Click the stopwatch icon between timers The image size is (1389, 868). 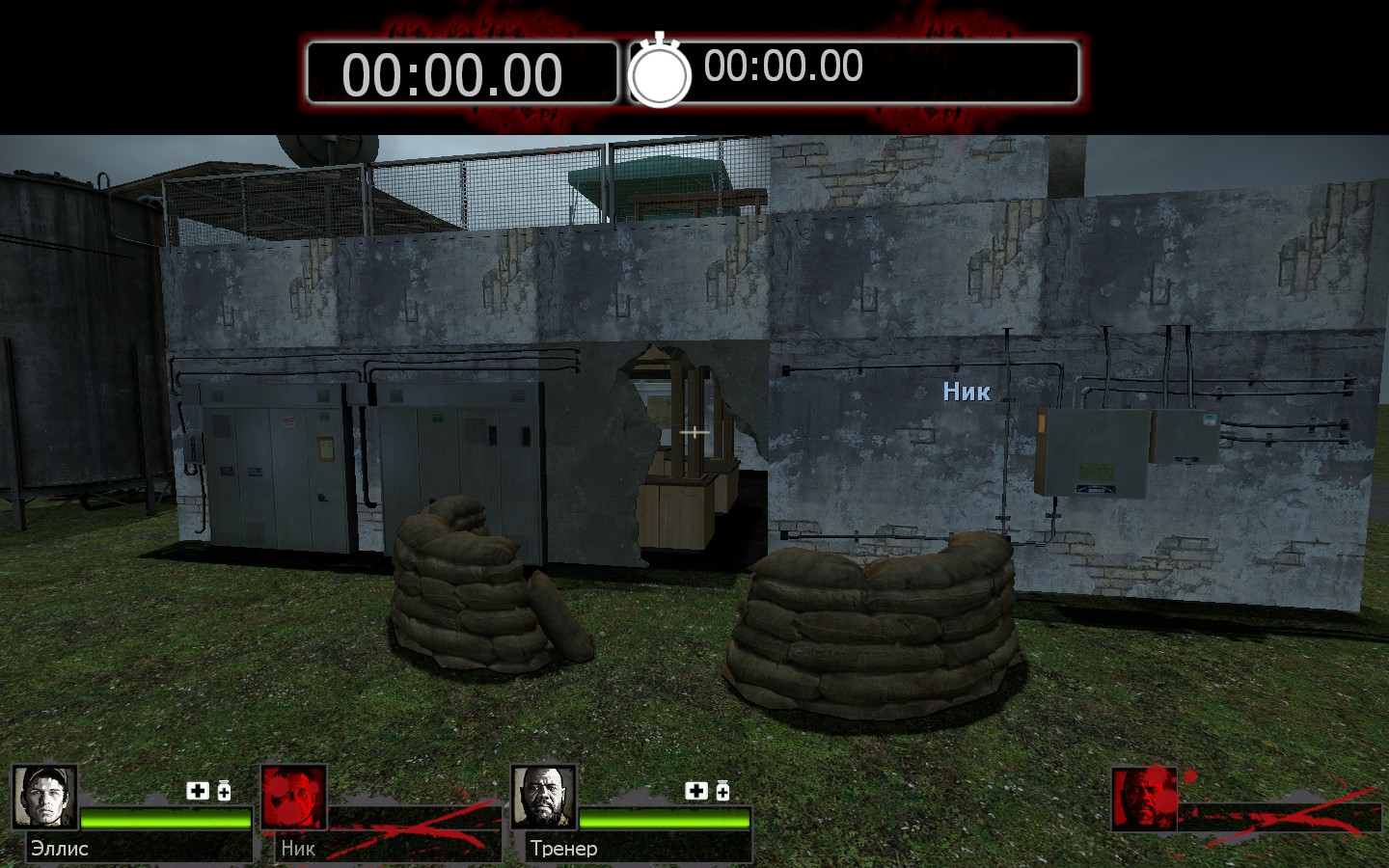click(660, 71)
